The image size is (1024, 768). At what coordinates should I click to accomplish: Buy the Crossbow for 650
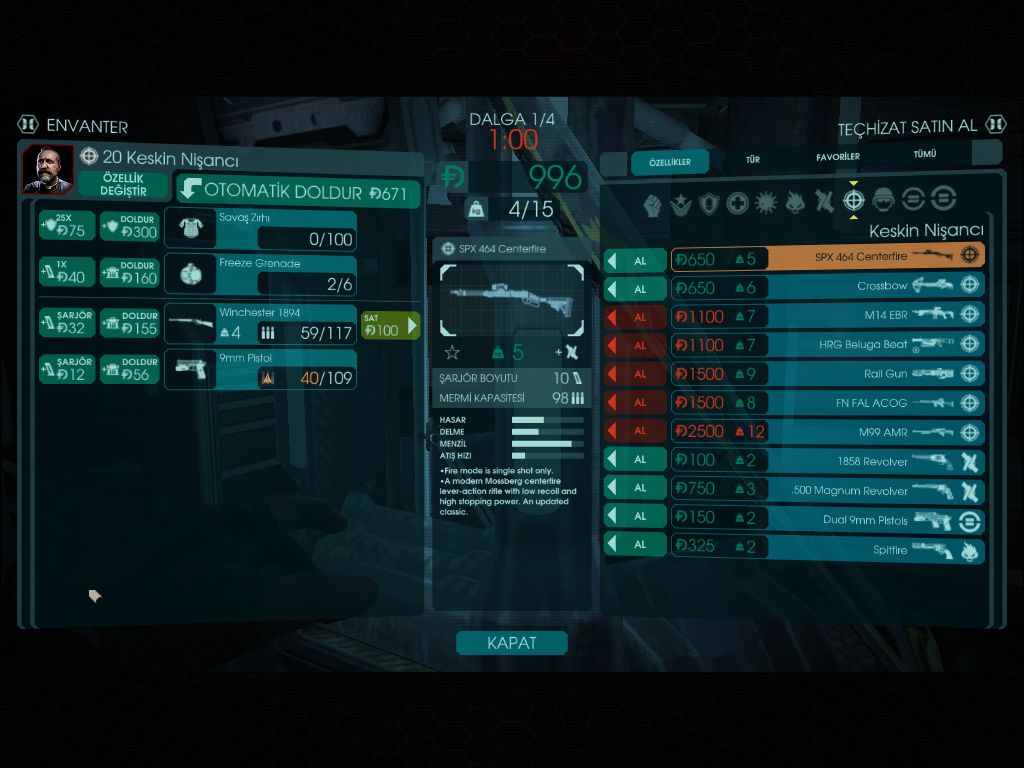click(x=635, y=288)
